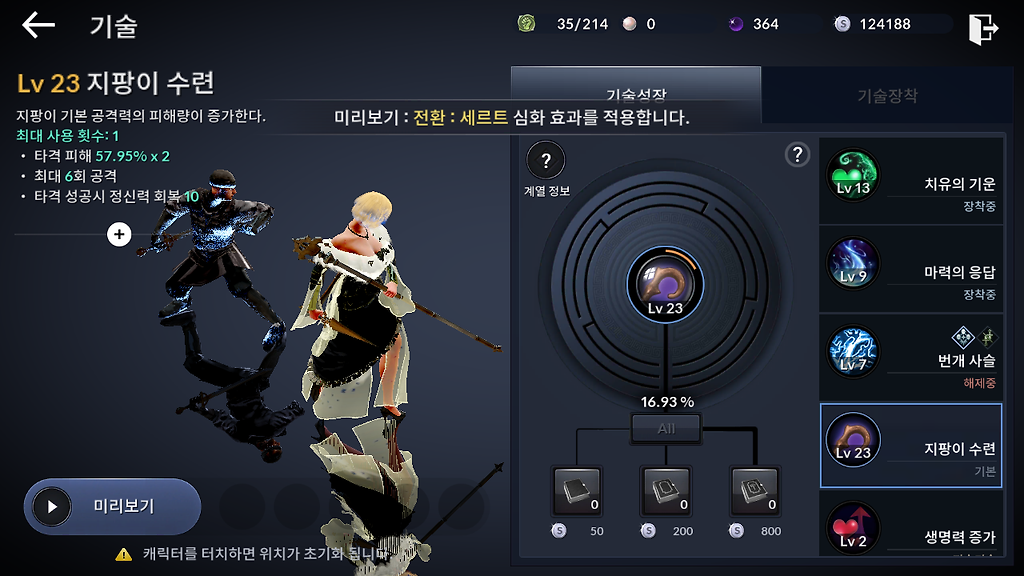Exit the skill screen via door icon
This screenshot has height=576, width=1024.
click(983, 28)
